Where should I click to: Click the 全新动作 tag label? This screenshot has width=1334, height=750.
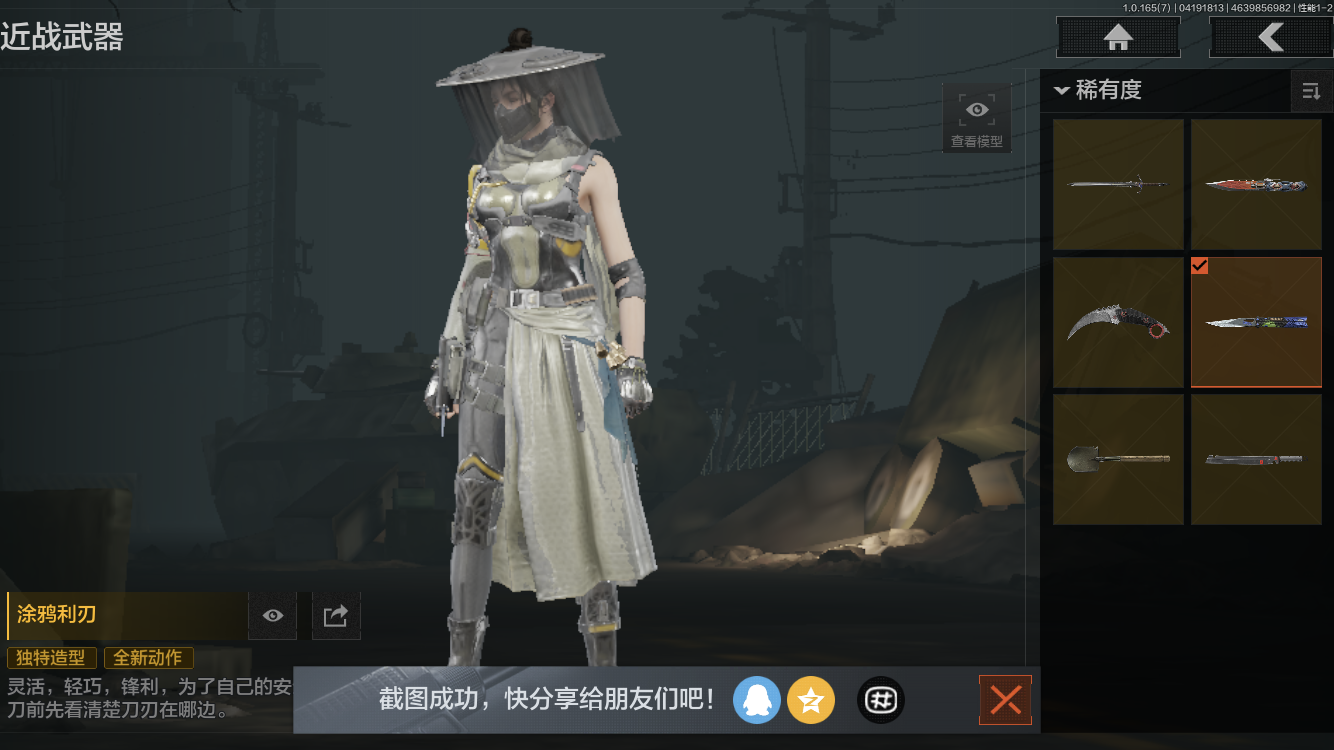click(x=148, y=658)
